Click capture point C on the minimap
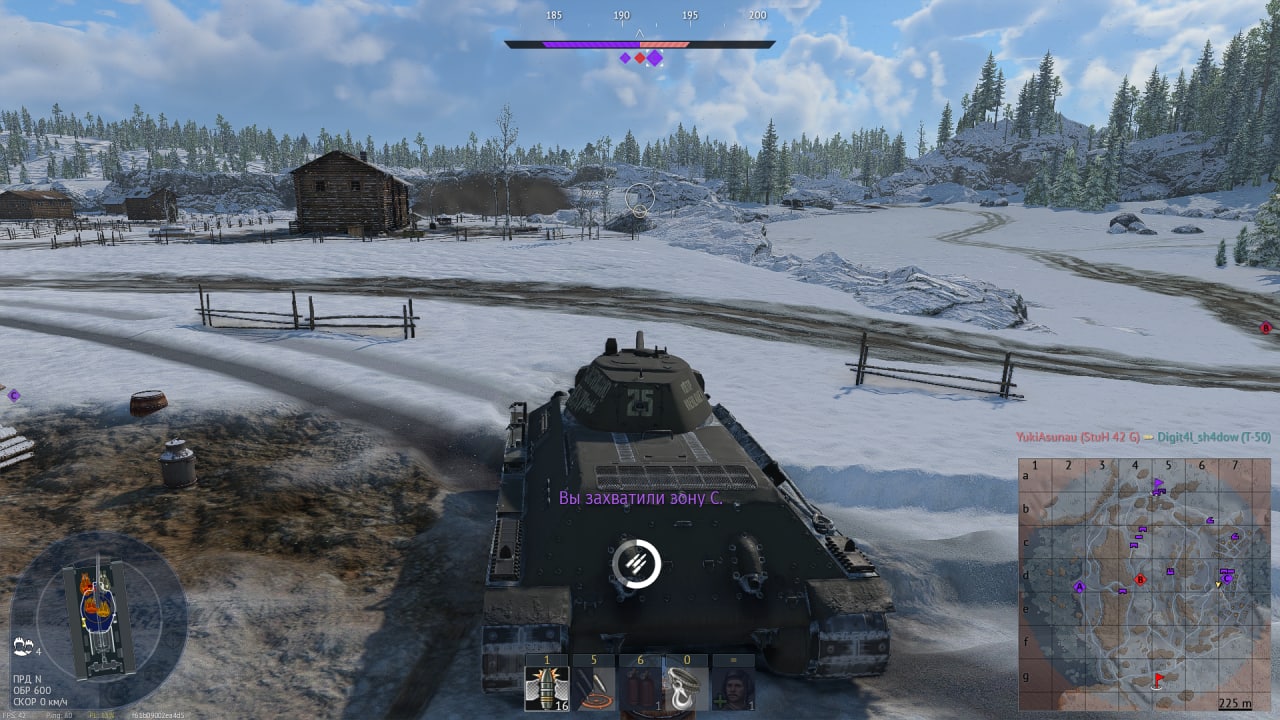Viewport: 1280px width, 720px height. 1226,577
